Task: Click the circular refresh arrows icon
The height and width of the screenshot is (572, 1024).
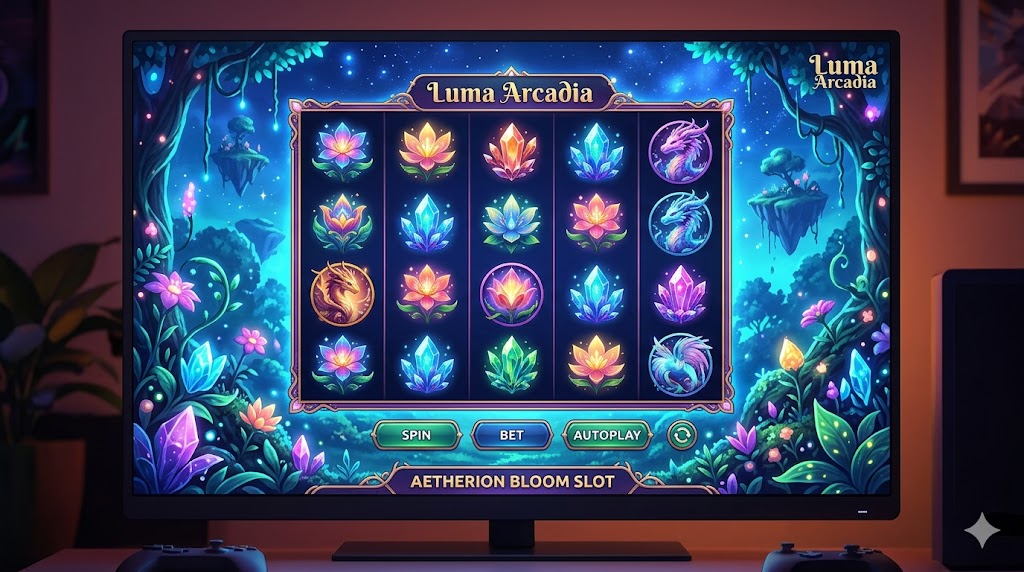Action: click(x=682, y=435)
